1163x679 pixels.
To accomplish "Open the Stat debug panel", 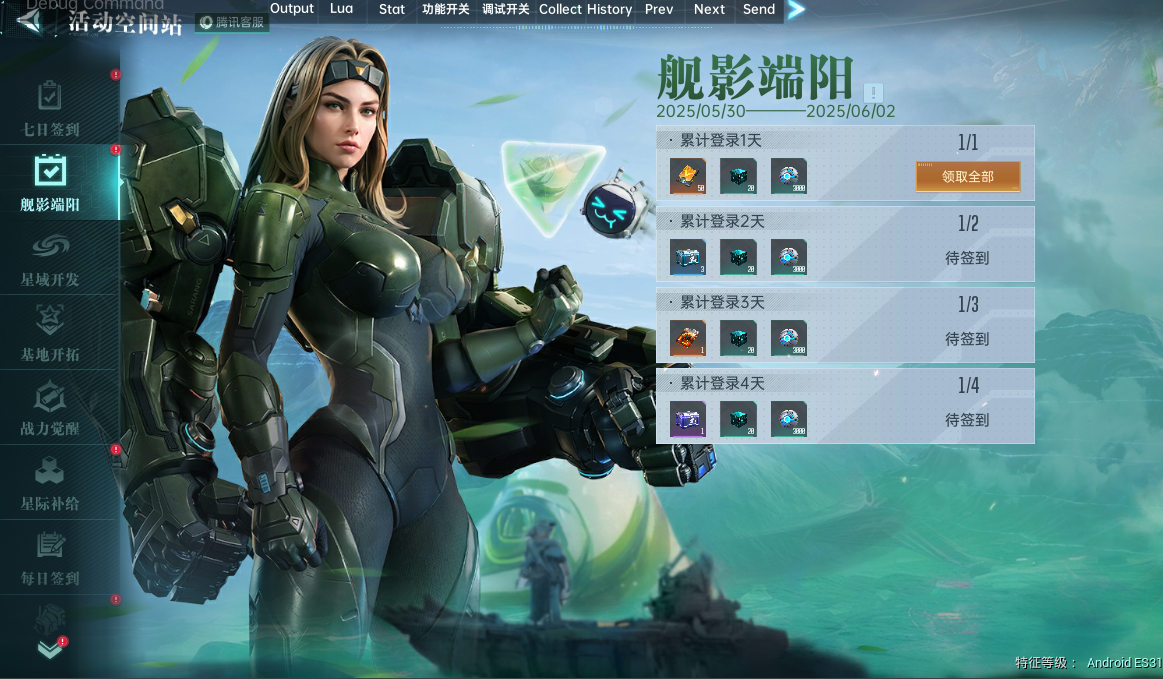I will [392, 9].
